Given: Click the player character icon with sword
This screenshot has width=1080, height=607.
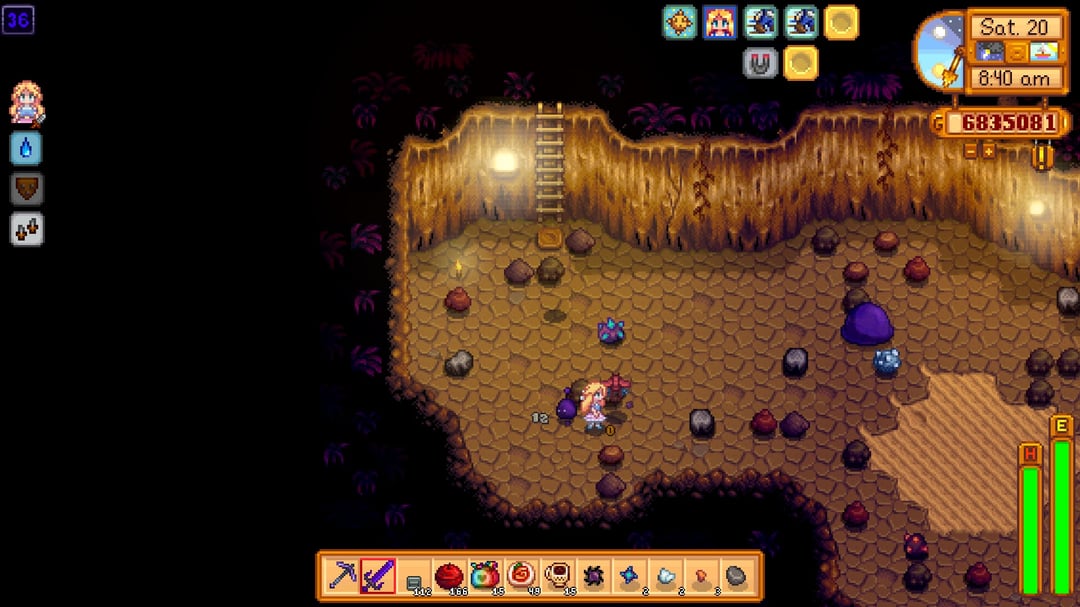Looking at the screenshot, I should (x=26, y=104).
